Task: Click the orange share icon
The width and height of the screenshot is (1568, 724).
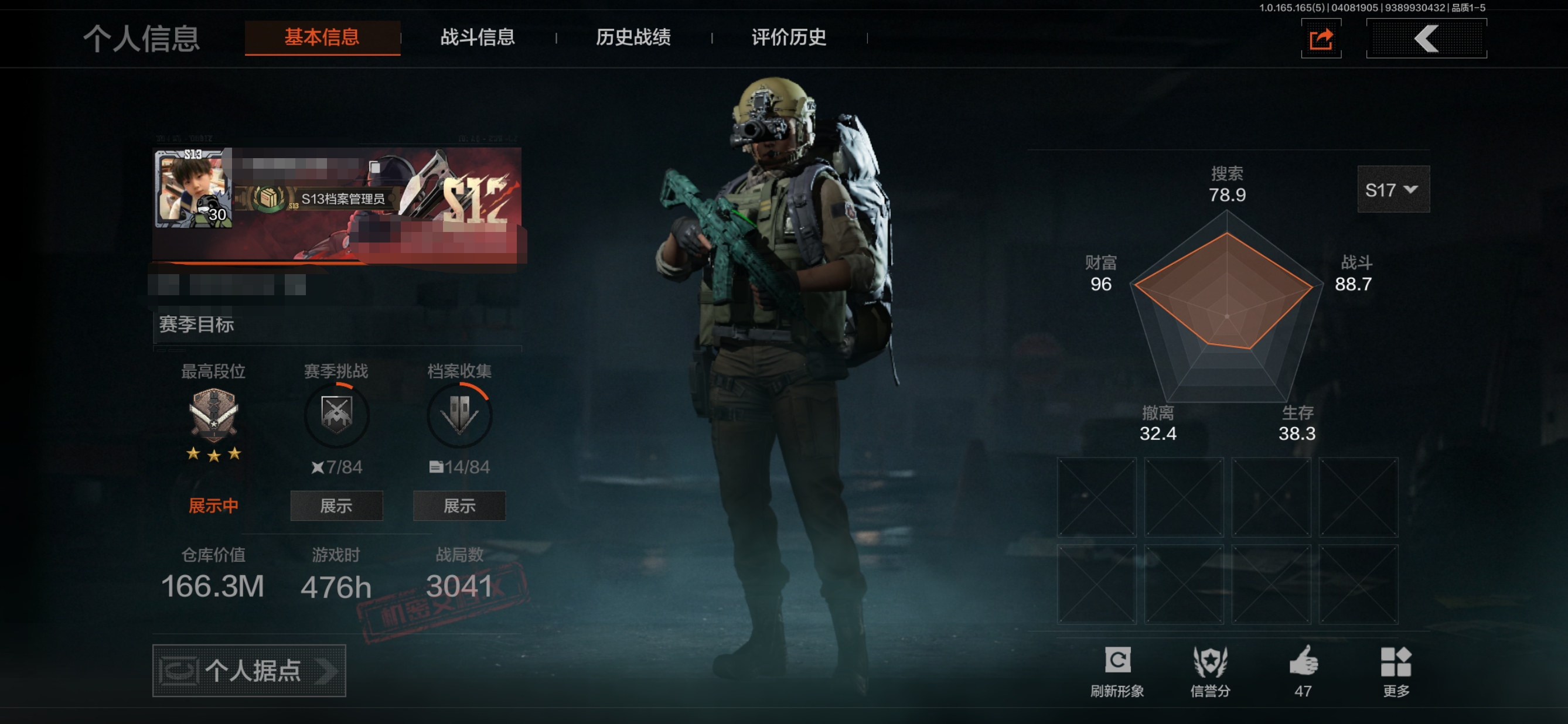Action: [1321, 40]
